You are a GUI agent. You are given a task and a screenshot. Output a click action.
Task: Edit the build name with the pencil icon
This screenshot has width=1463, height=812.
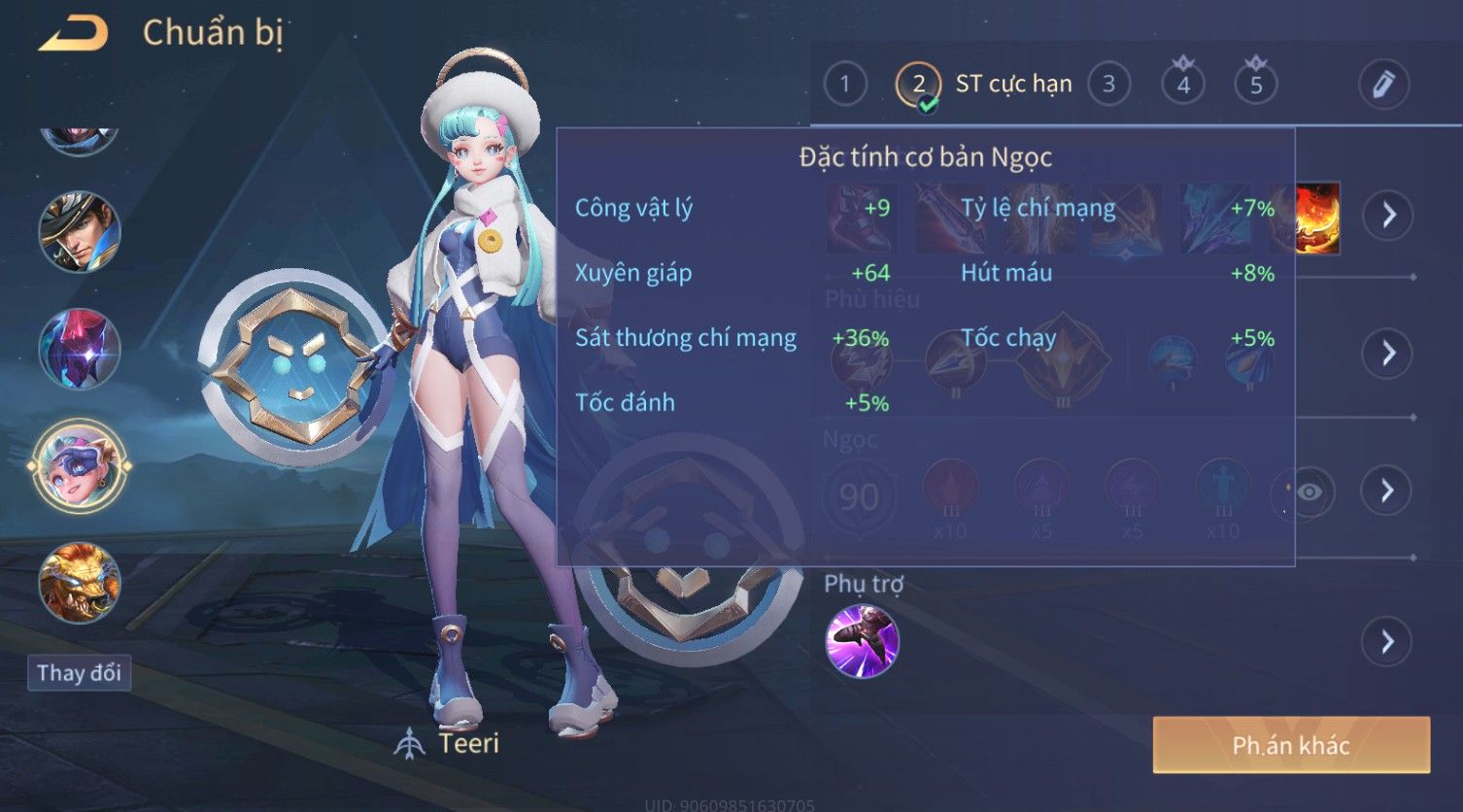(x=1383, y=85)
